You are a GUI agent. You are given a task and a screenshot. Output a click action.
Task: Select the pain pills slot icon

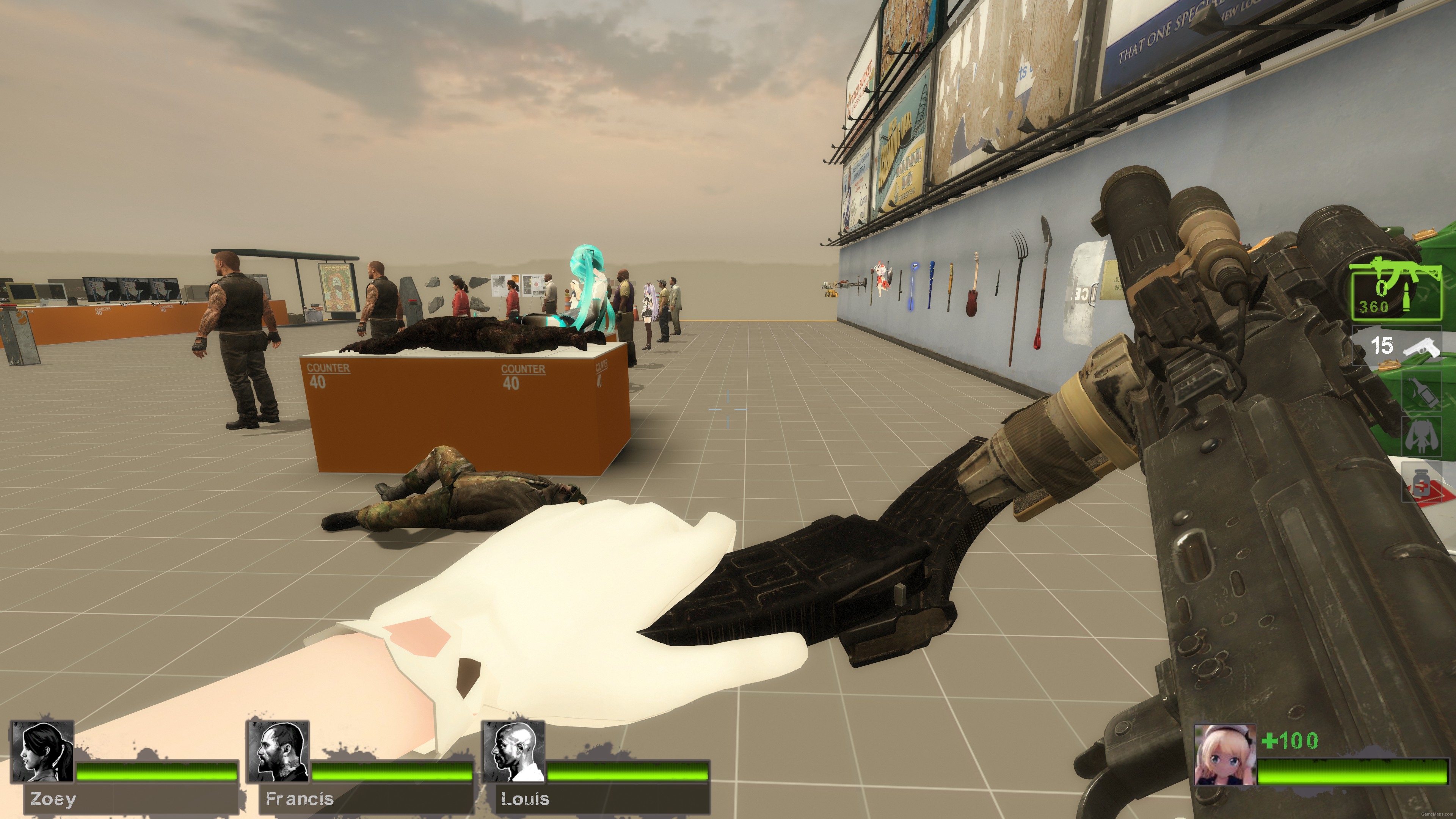(1421, 480)
